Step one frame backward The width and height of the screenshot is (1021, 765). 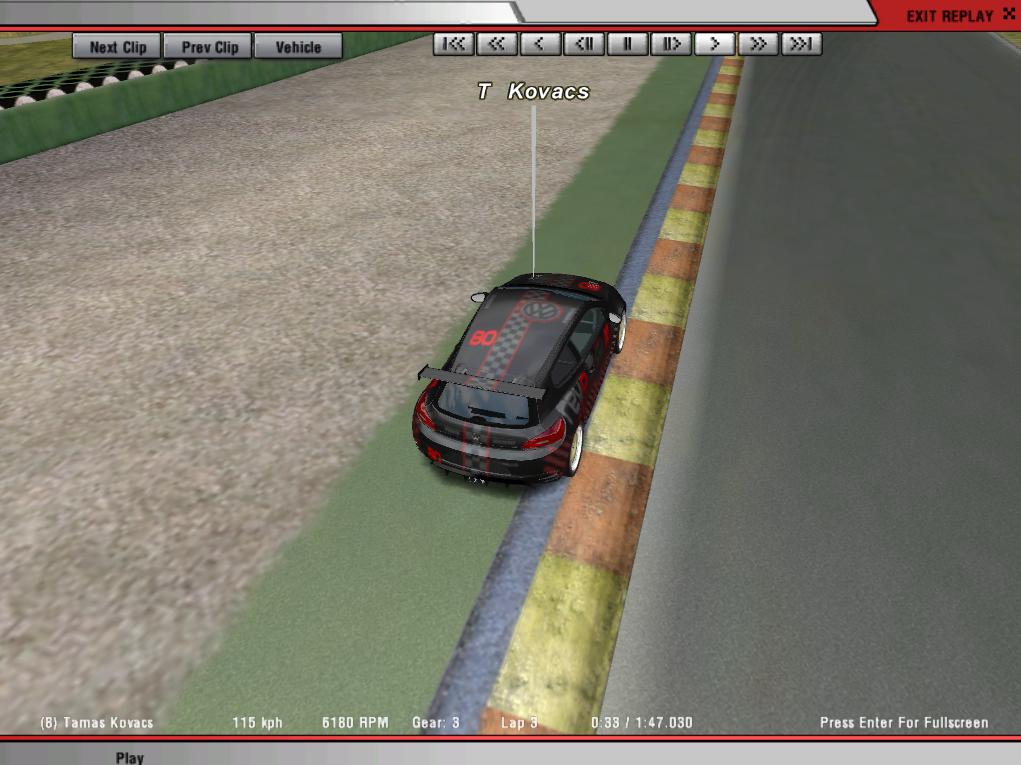point(584,44)
